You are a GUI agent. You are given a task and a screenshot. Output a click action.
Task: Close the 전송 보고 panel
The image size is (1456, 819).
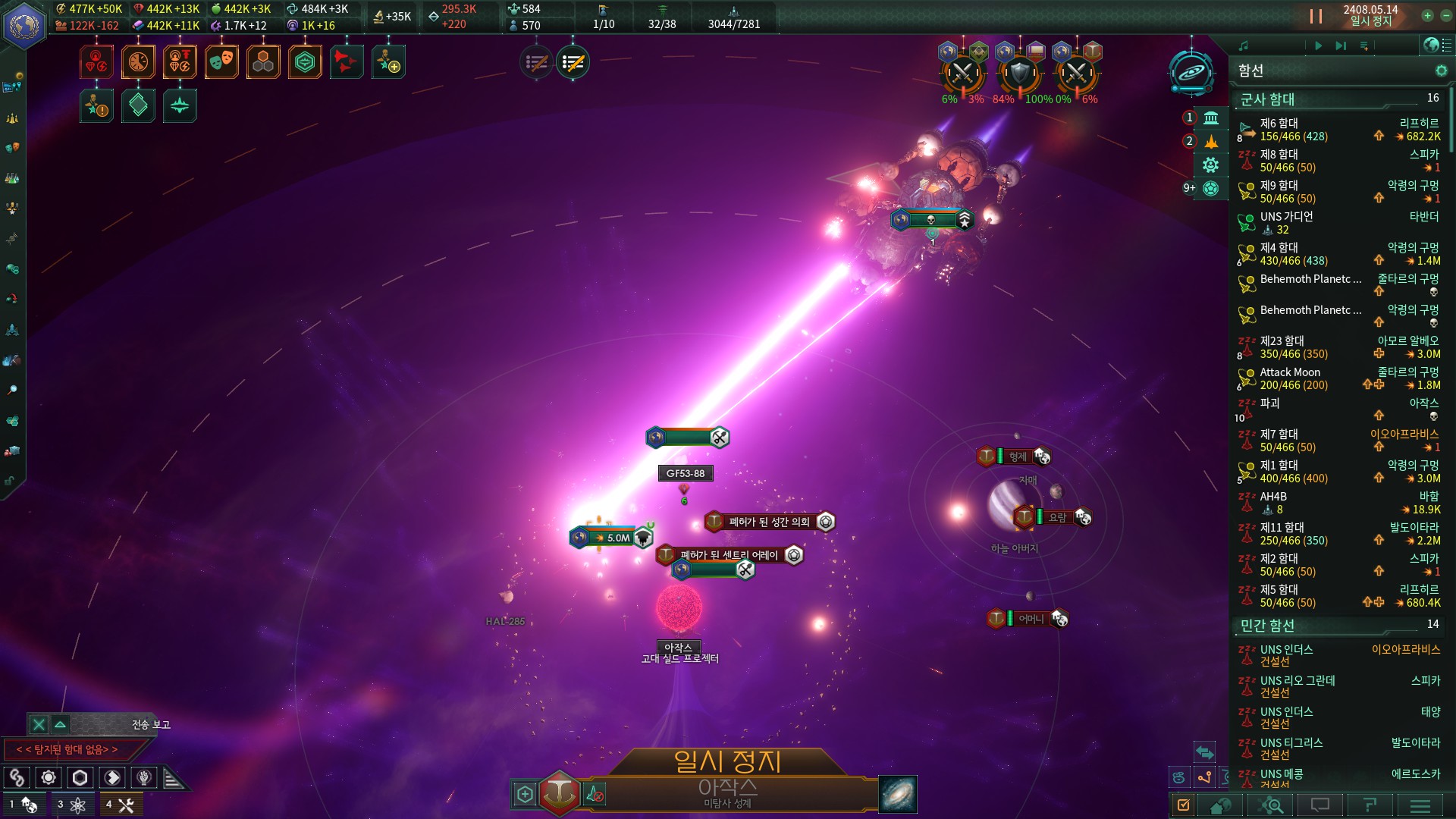39,725
